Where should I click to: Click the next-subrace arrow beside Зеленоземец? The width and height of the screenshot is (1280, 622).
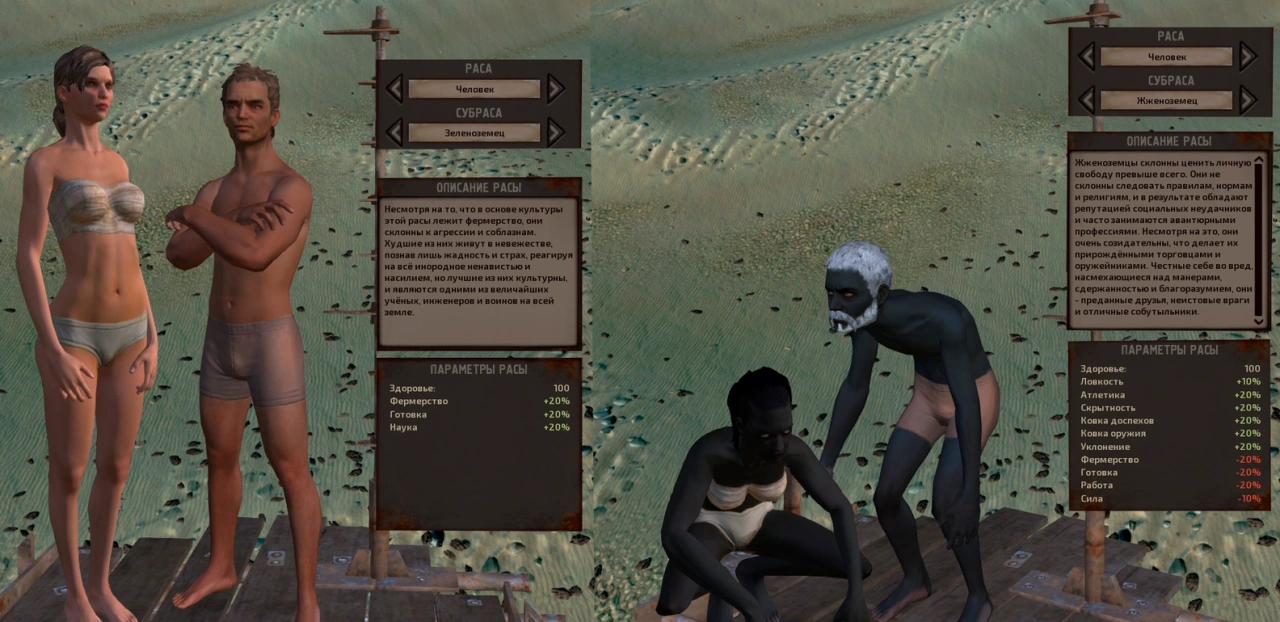tap(556, 132)
